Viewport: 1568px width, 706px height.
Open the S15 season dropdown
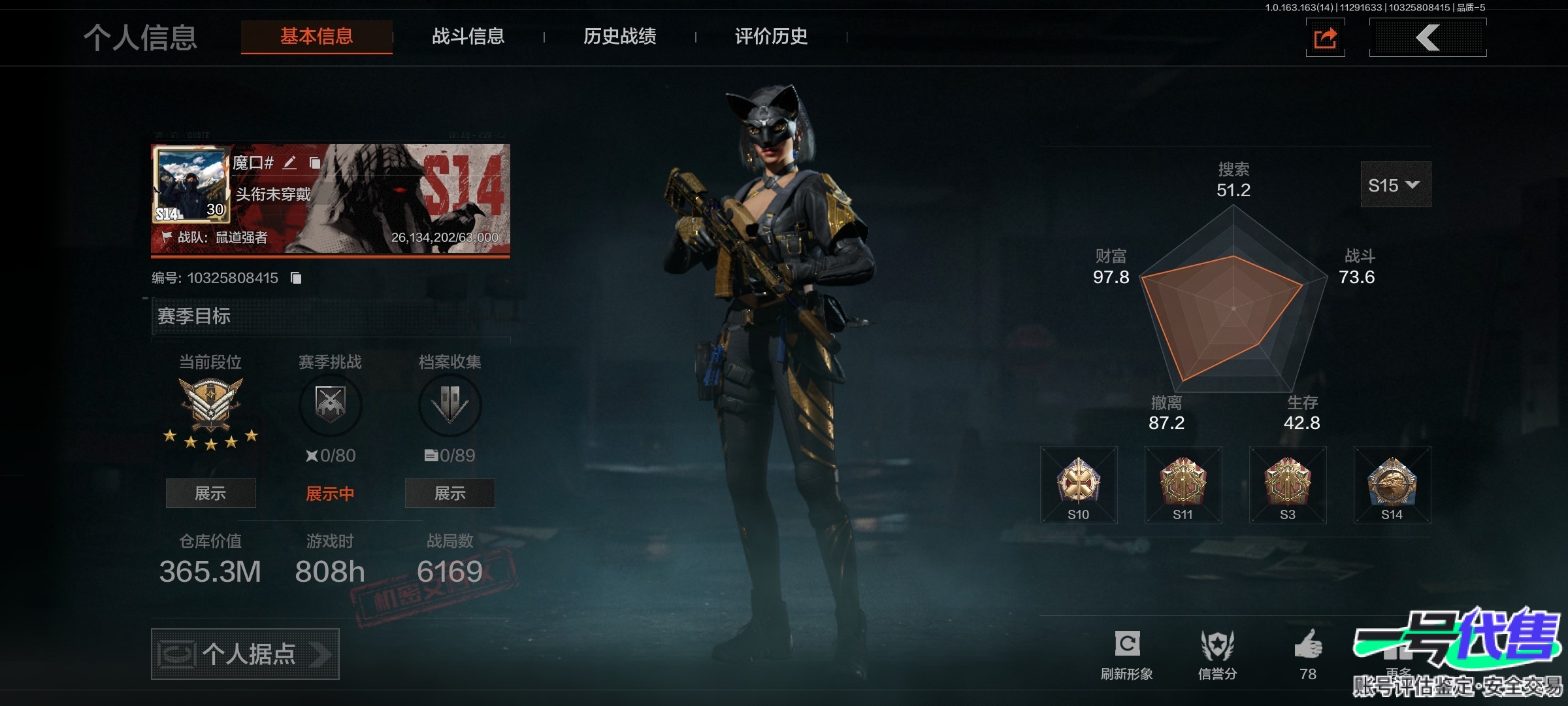1395,186
